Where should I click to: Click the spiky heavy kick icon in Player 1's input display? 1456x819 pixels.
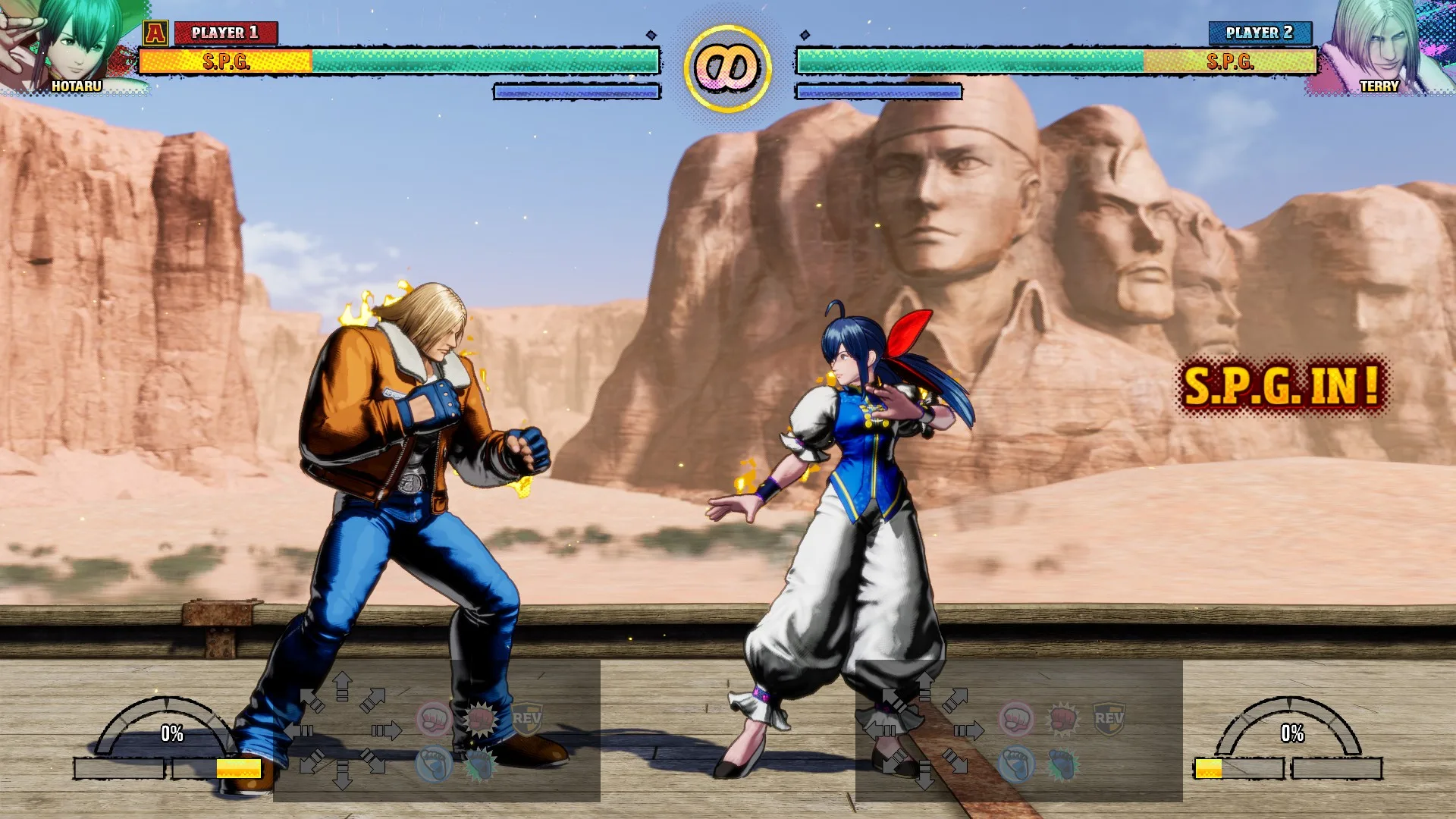(480, 764)
